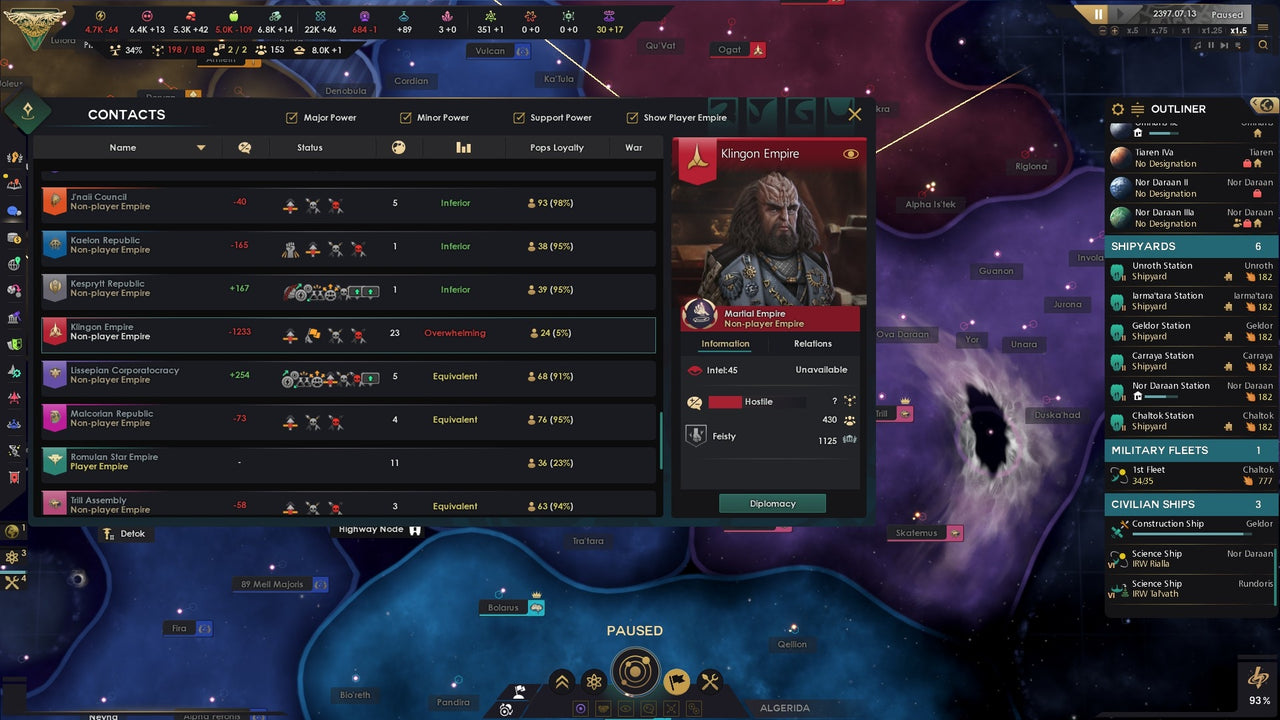Open the Situation Log flag icon
The width and height of the screenshot is (1280, 720).
674,682
